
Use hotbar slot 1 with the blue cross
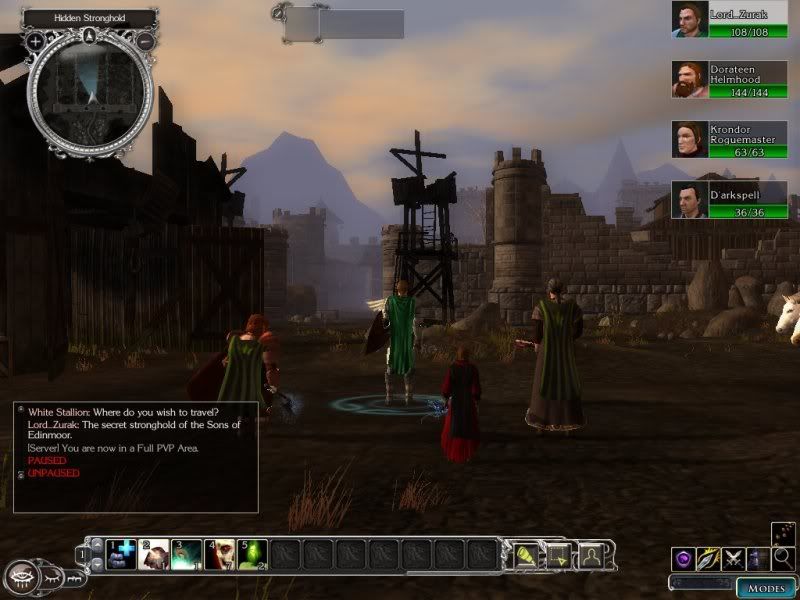[x=122, y=554]
